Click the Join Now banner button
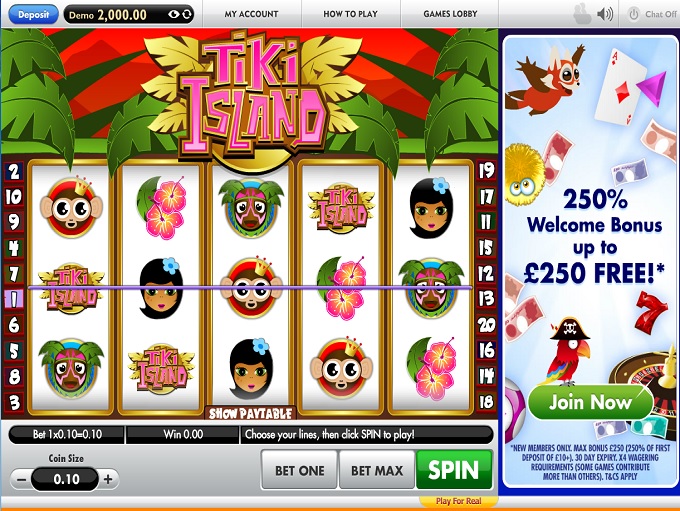Screen dimensions: 680x511 point(591,402)
